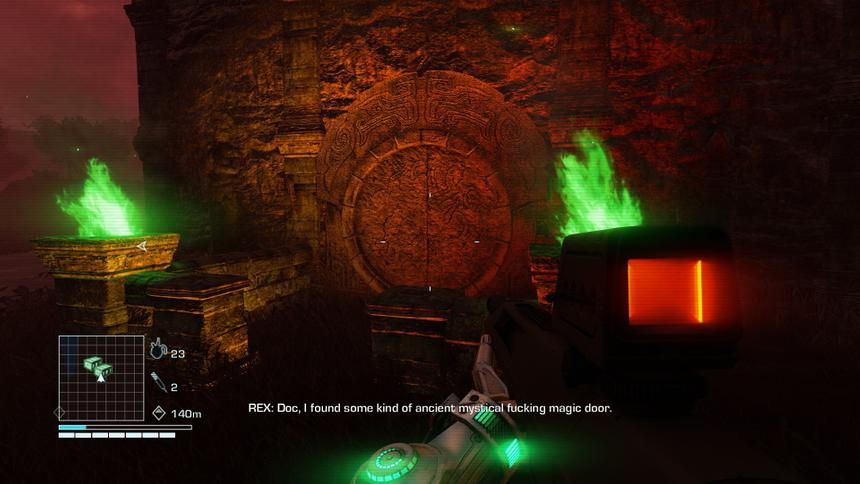Select the hand-shaped item icon
Viewport: 860px width, 484px height.
(158, 350)
